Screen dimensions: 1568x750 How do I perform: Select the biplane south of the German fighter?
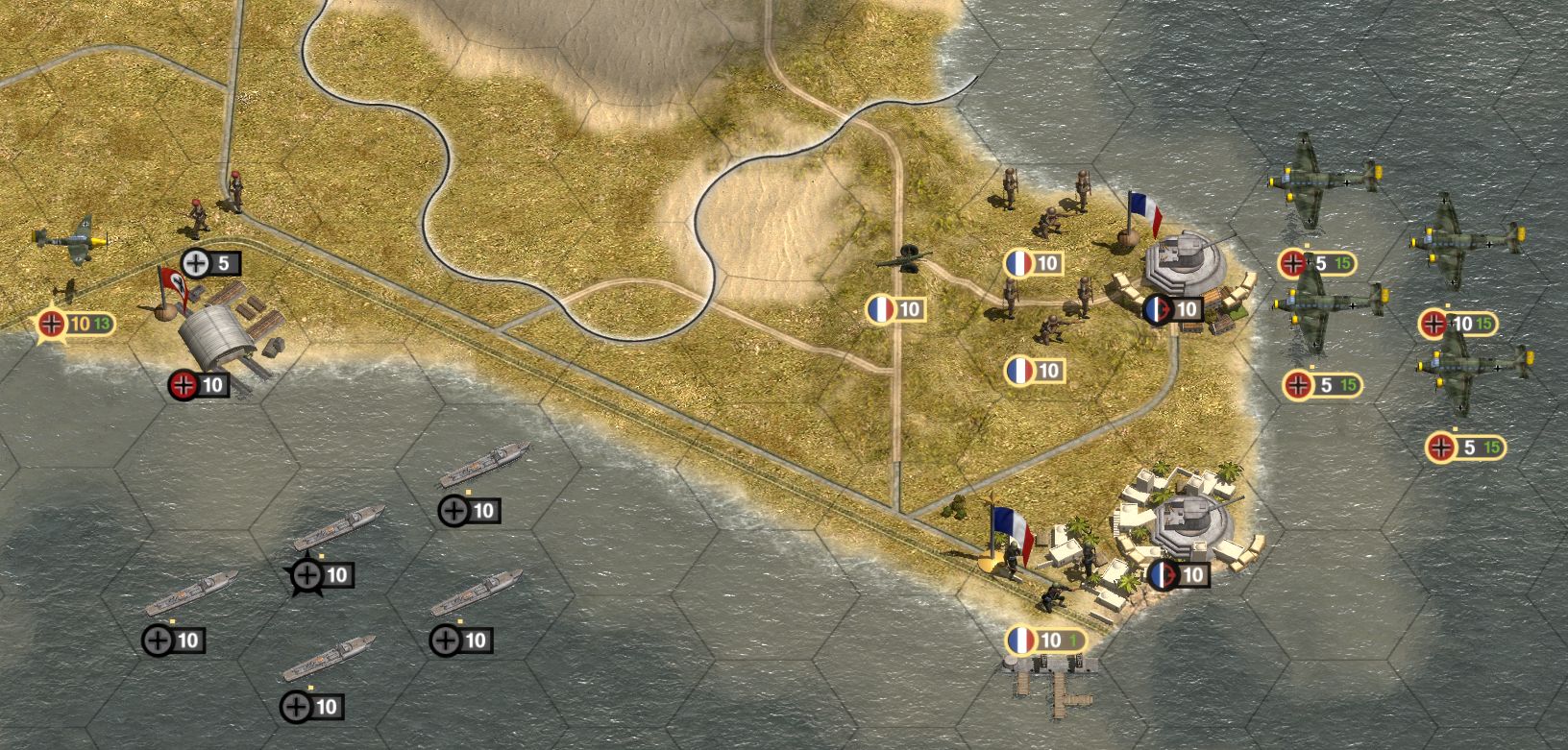[65, 291]
